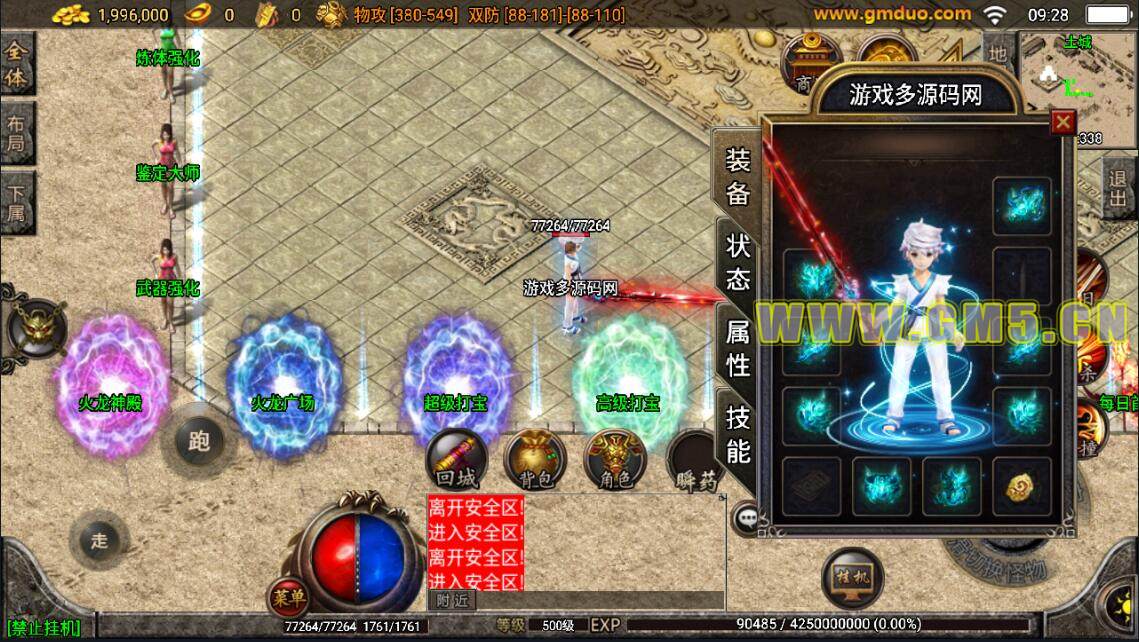Image resolution: width=1139 pixels, height=642 pixels.
Task: Toggle the 走 walk mode button
Action: point(99,541)
